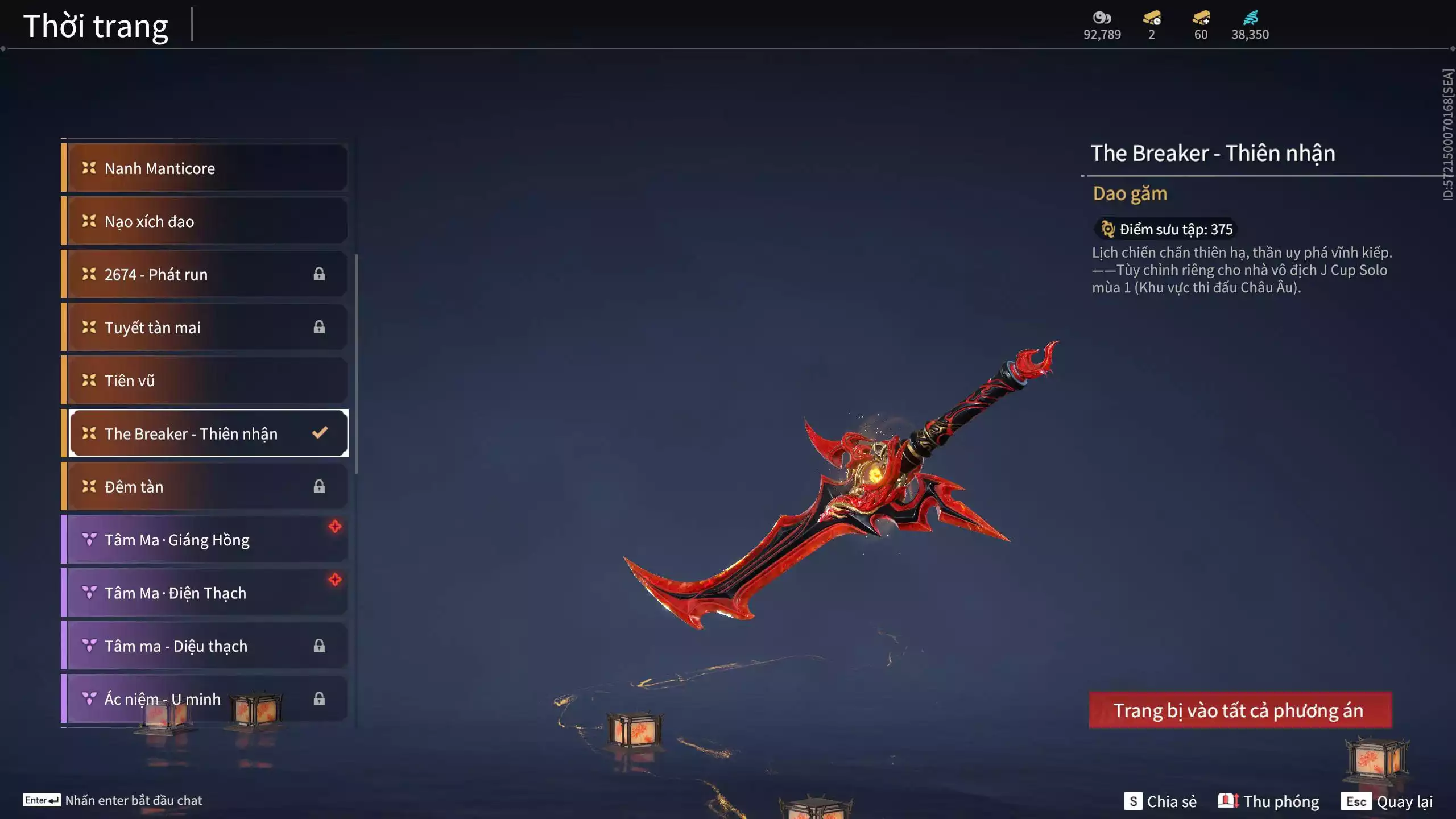Click the Chia sẻ share button
This screenshot has height=819, width=1456.
pos(1160,801)
